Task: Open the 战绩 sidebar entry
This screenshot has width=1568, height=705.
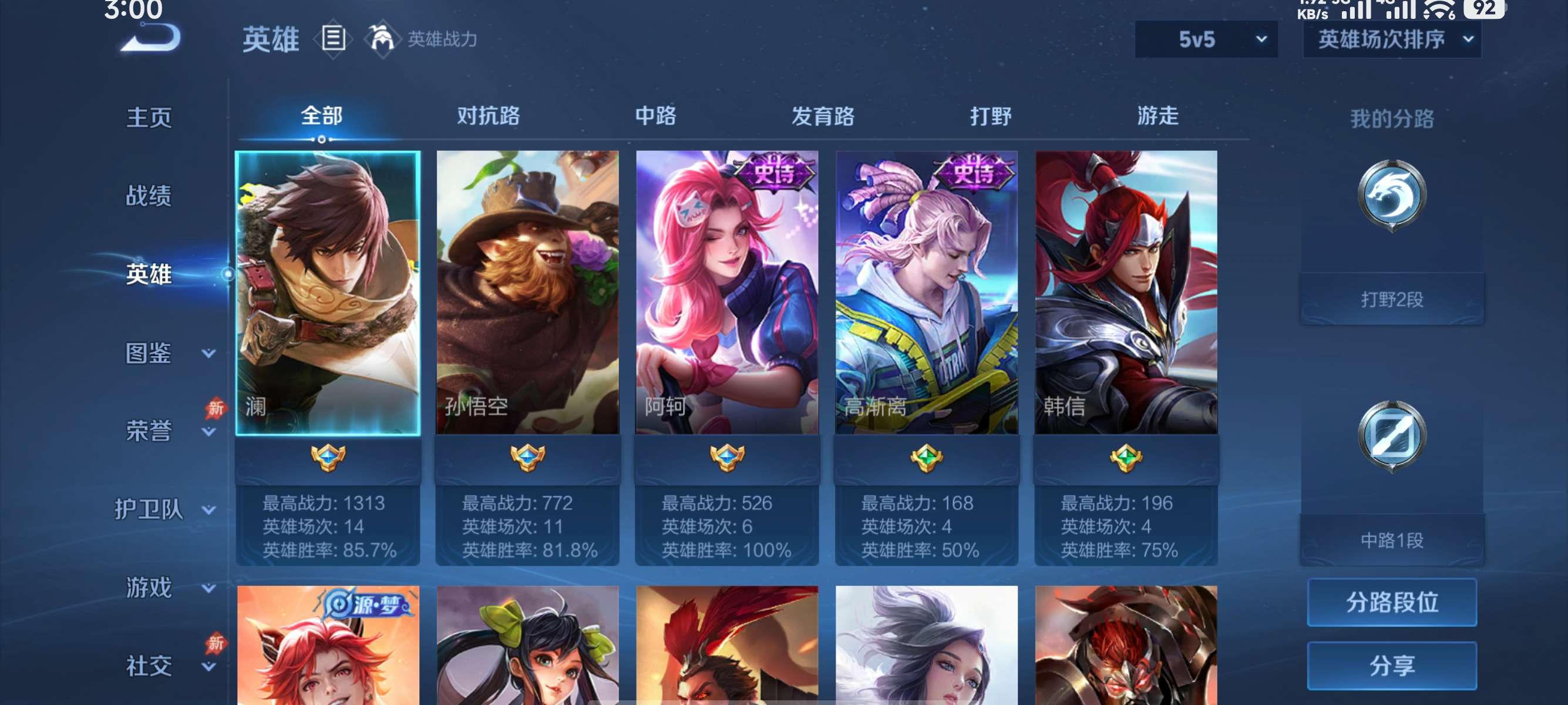Action: point(149,196)
